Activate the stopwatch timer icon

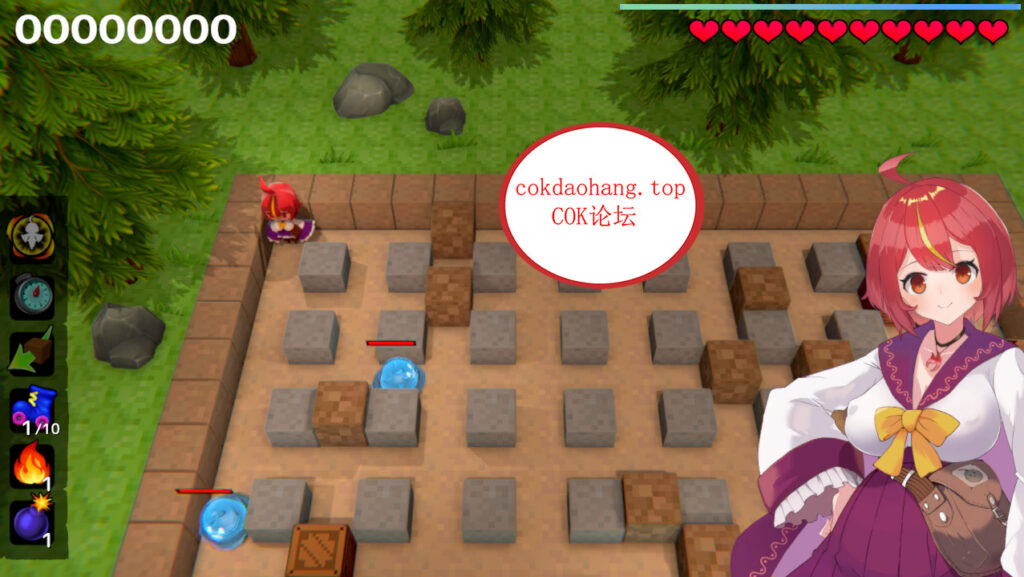(32, 295)
